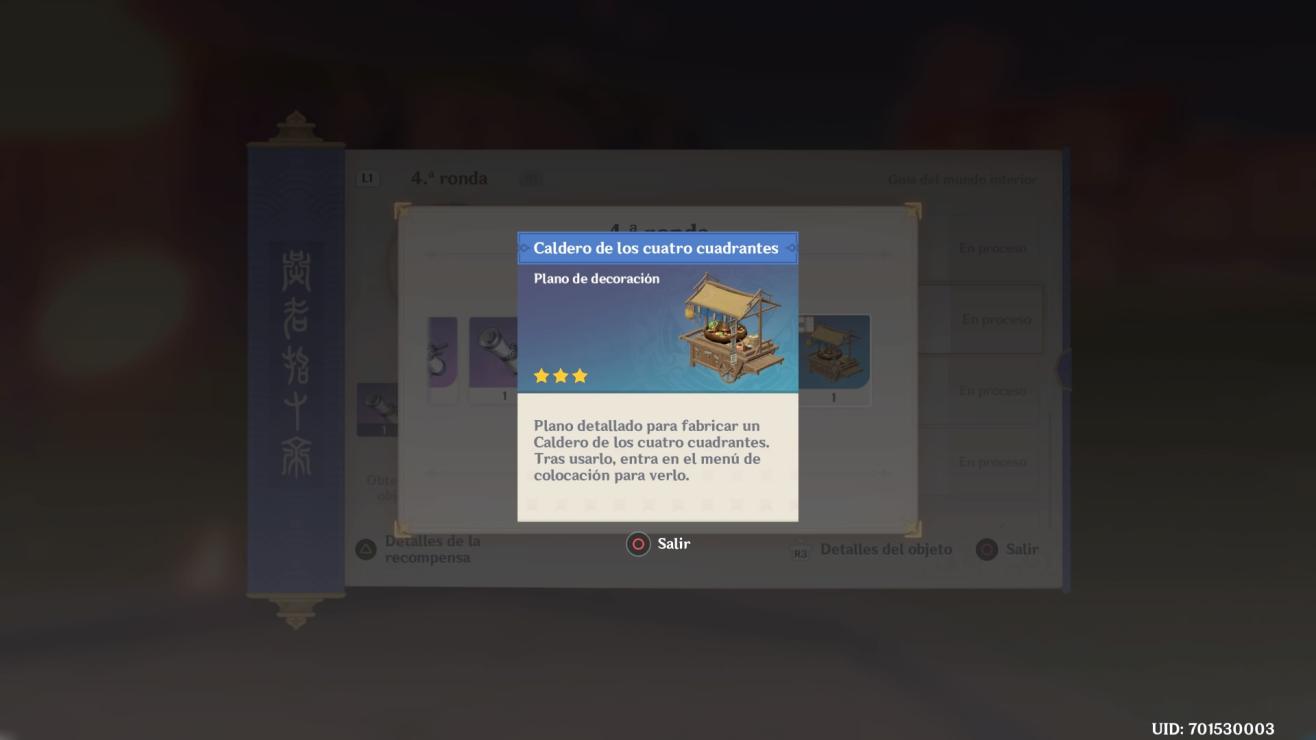Switch to the 4.ª ronda tab
Viewport: 1316px width, 740px height.
[449, 179]
